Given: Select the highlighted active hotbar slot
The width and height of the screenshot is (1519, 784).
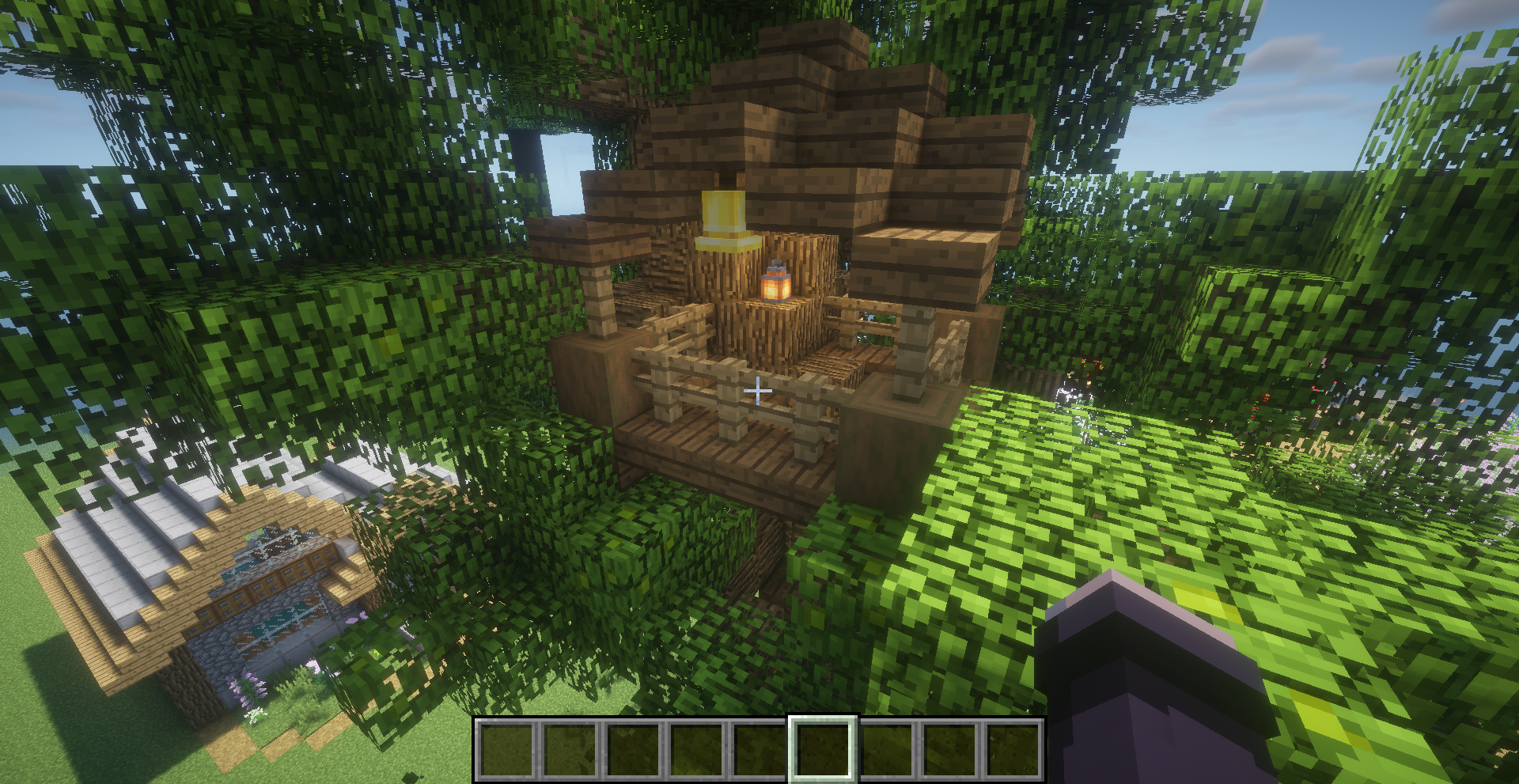Looking at the screenshot, I should pyautogui.click(x=823, y=748).
